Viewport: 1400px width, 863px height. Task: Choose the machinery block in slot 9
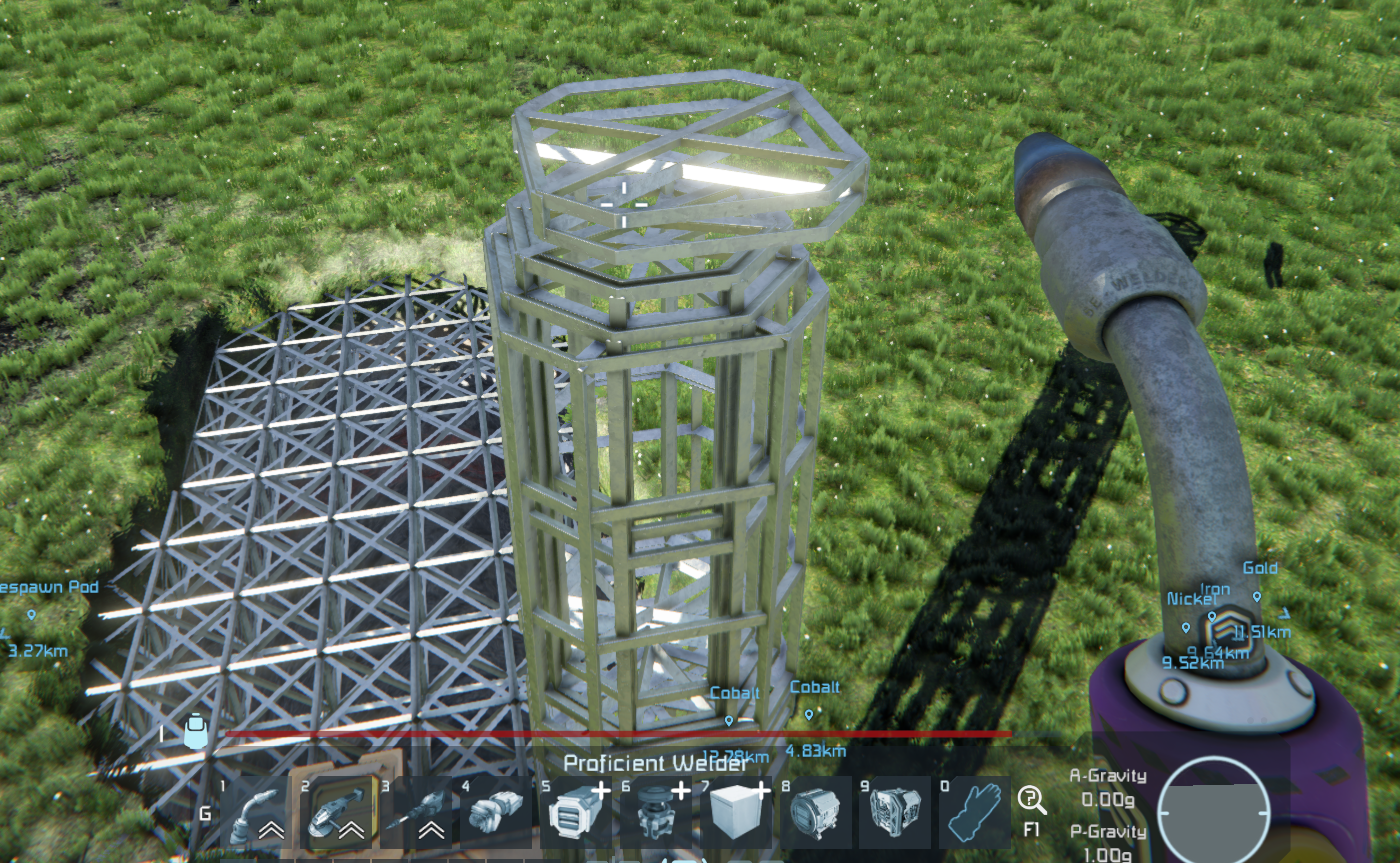[893, 812]
